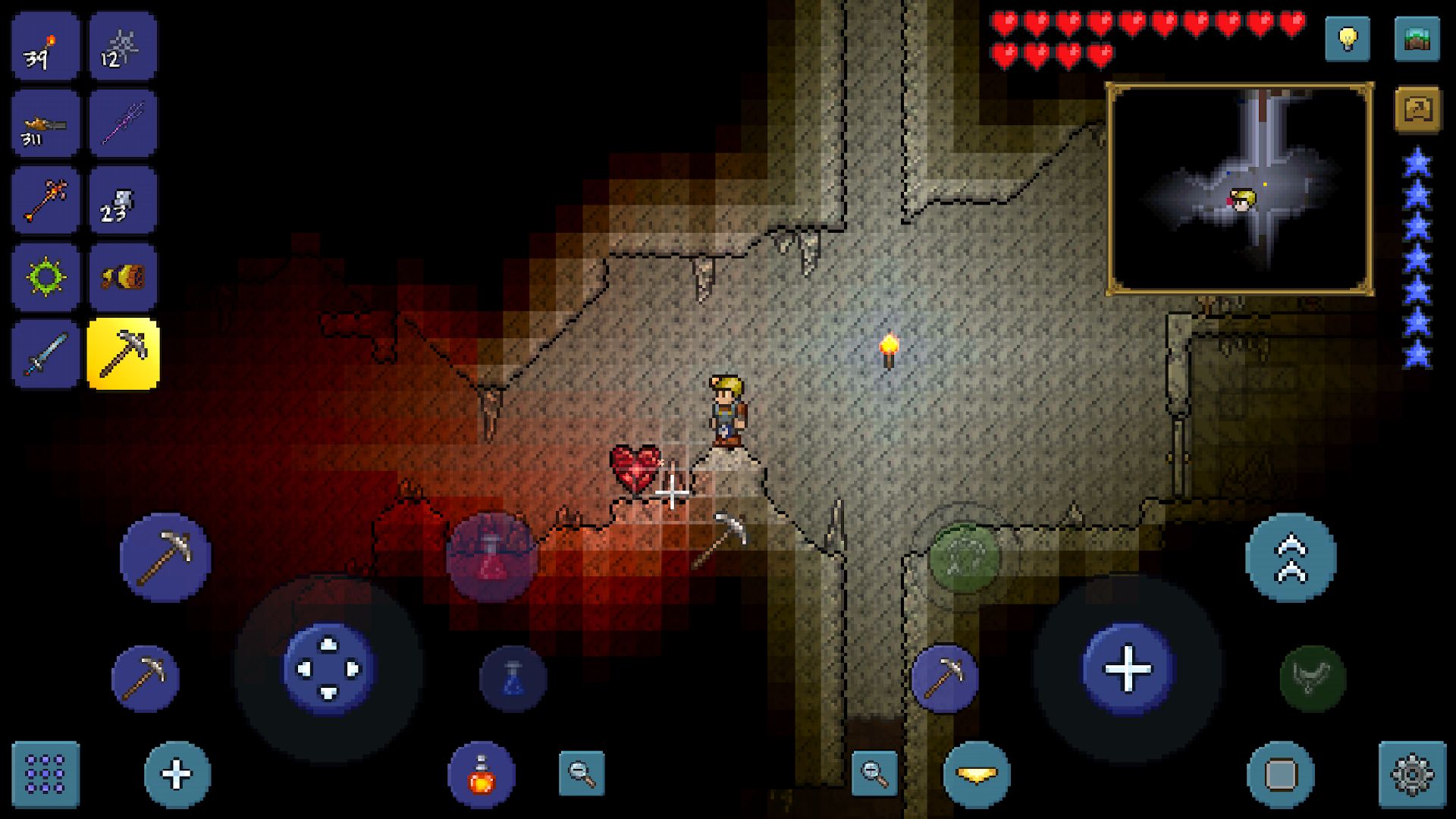1456x819 pixels.
Task: Open the settings gear button
Action: click(1412, 774)
